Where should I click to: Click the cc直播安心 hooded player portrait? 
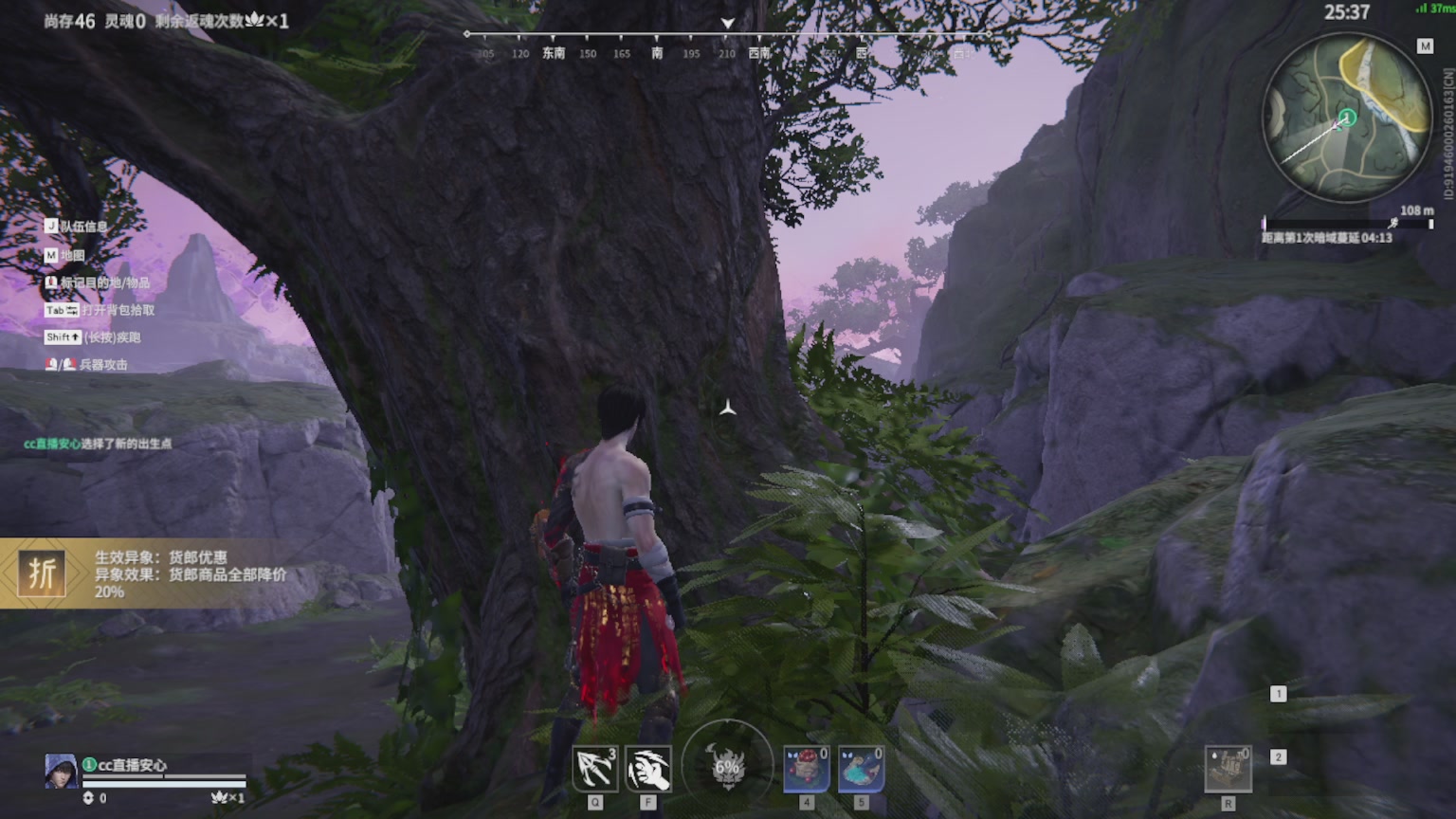tap(61, 771)
